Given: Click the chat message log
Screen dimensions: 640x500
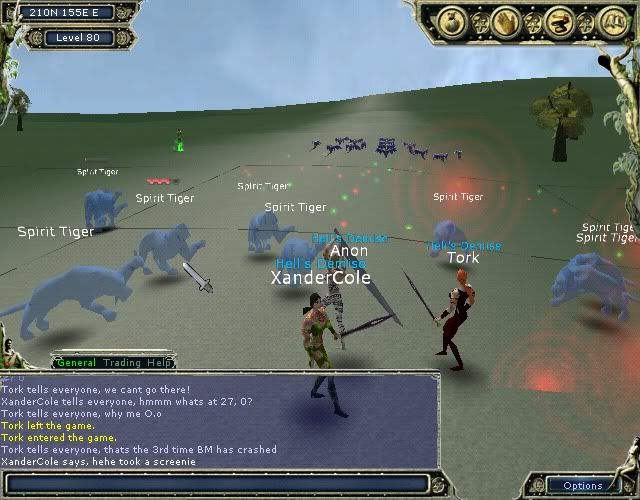Looking at the screenshot, I should (220, 420).
